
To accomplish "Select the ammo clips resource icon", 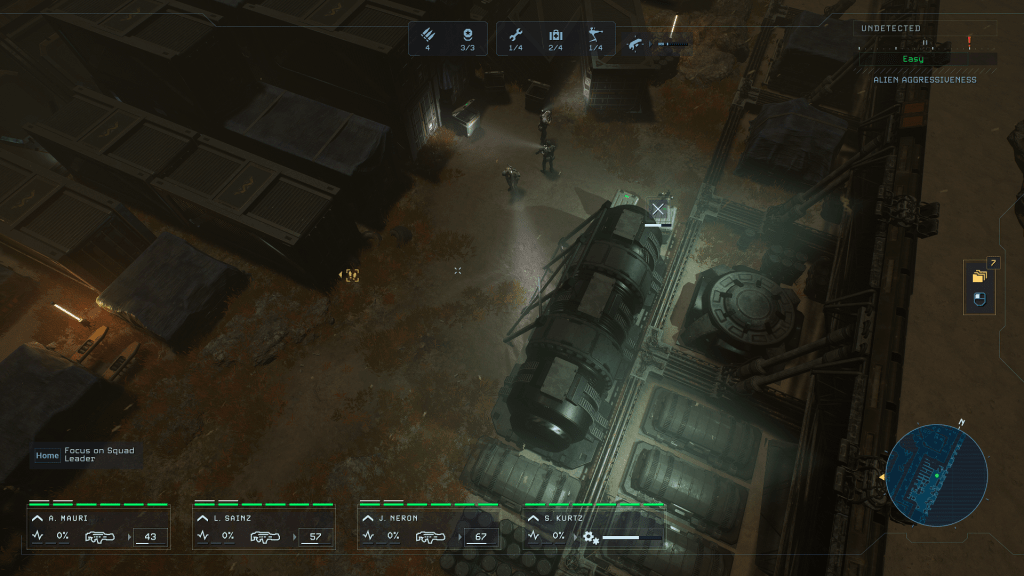I will click(428, 35).
